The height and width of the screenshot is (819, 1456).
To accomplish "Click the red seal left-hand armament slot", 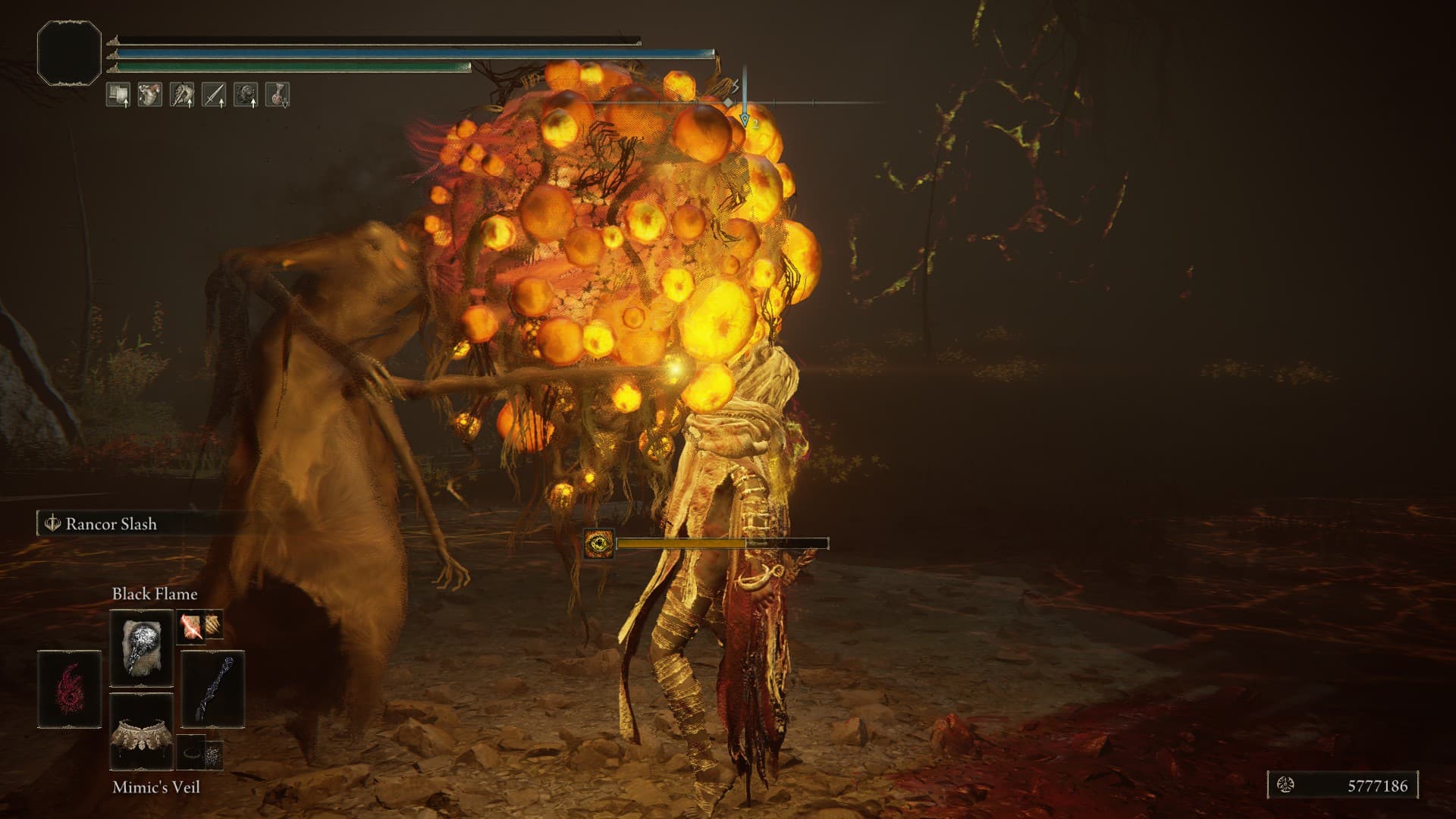I will tap(69, 689).
